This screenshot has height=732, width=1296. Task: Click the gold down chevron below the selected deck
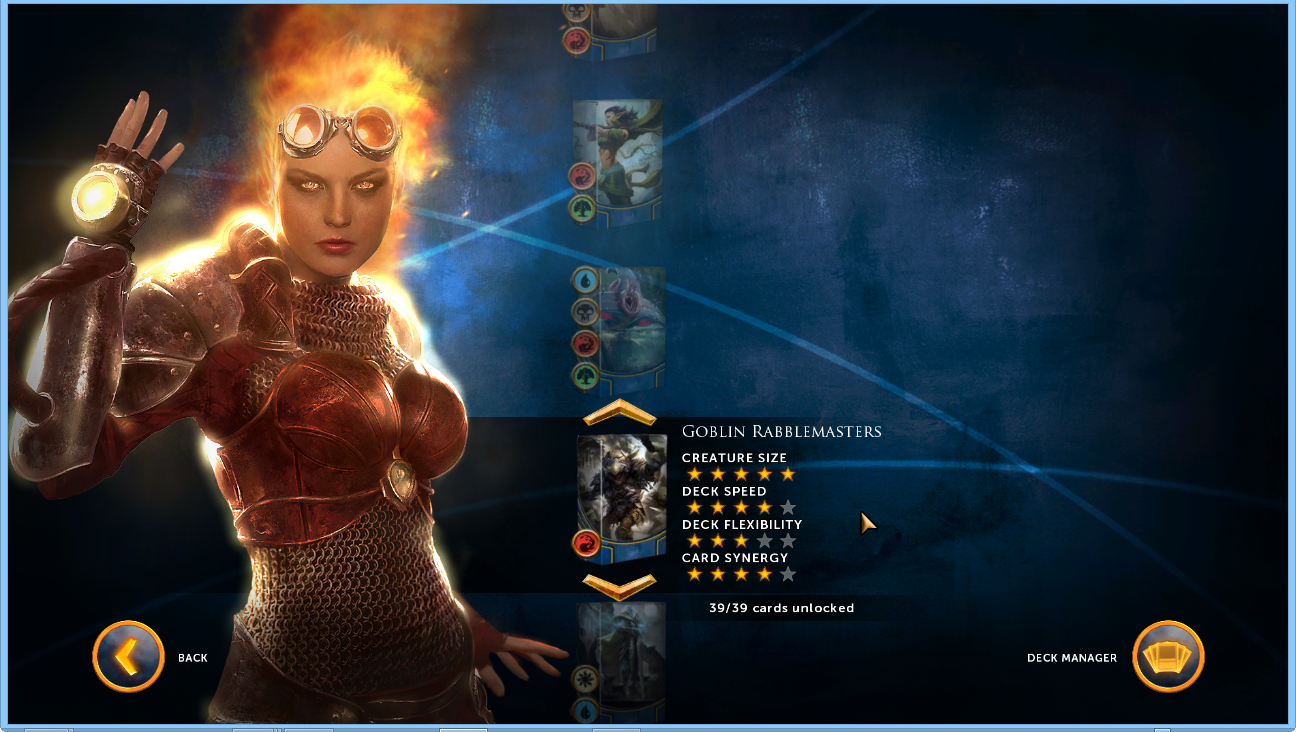tap(620, 585)
